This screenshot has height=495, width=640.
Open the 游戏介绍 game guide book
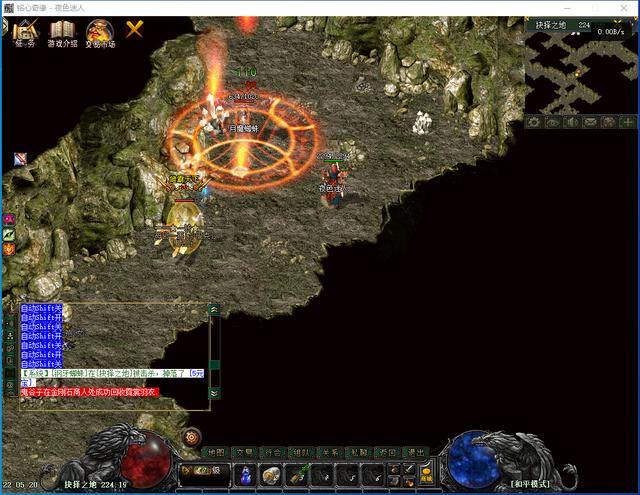(x=62, y=33)
